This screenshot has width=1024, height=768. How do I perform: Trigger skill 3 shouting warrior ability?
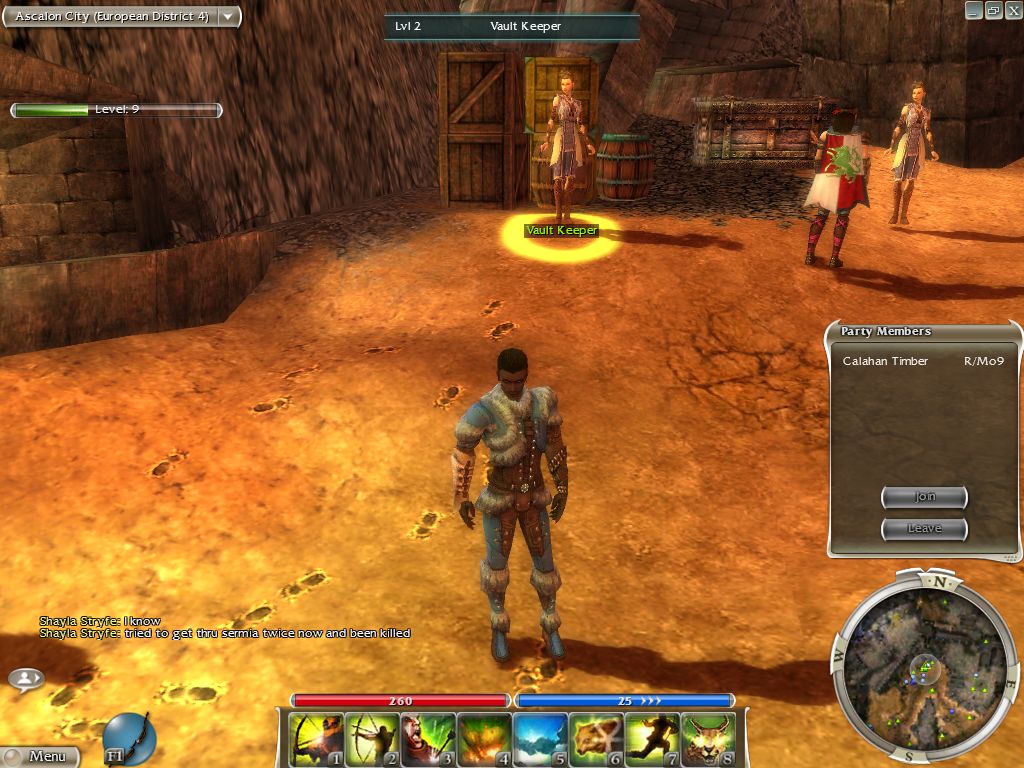click(428, 740)
